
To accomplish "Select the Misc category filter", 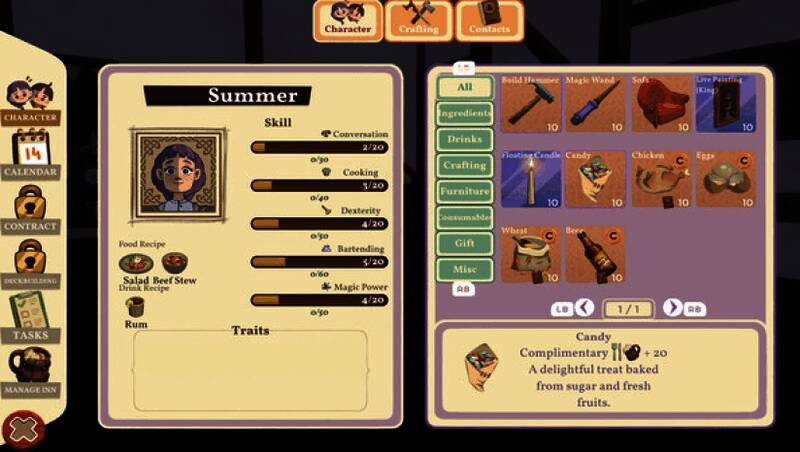I will tap(464, 269).
